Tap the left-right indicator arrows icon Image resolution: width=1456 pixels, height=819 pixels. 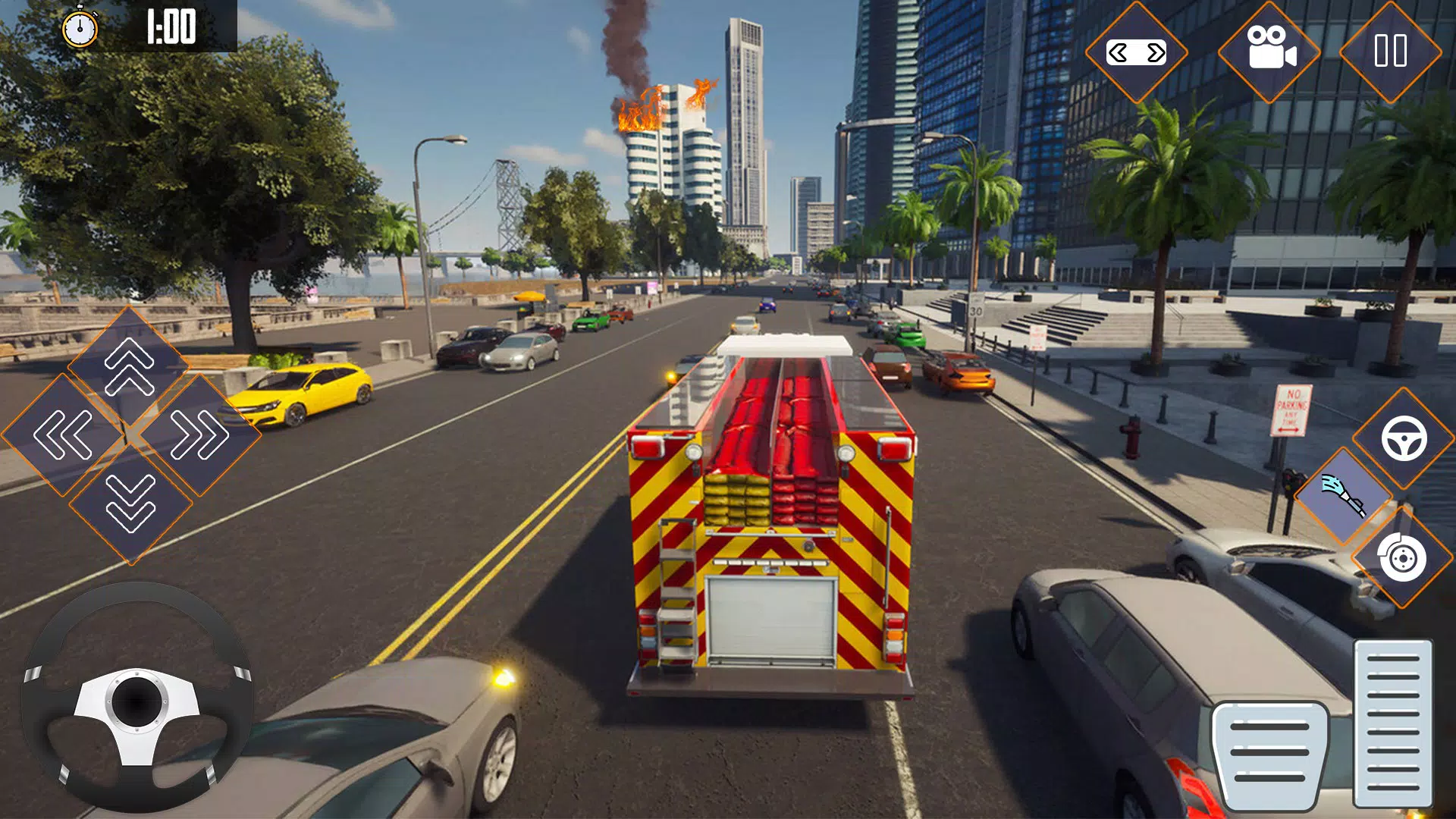point(1137,52)
